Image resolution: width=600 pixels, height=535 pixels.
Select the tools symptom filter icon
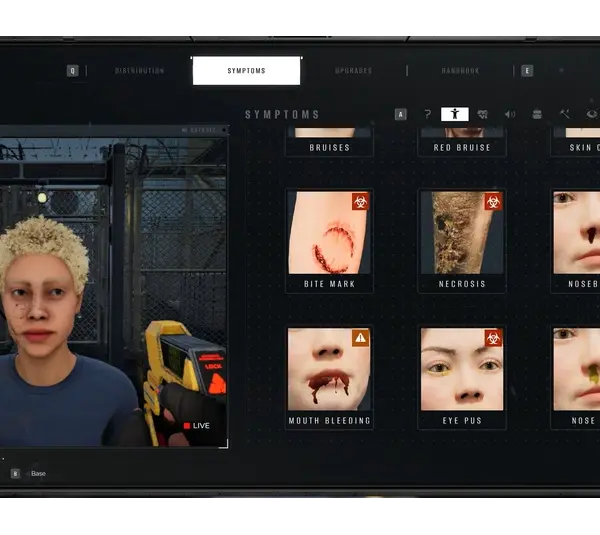564,114
